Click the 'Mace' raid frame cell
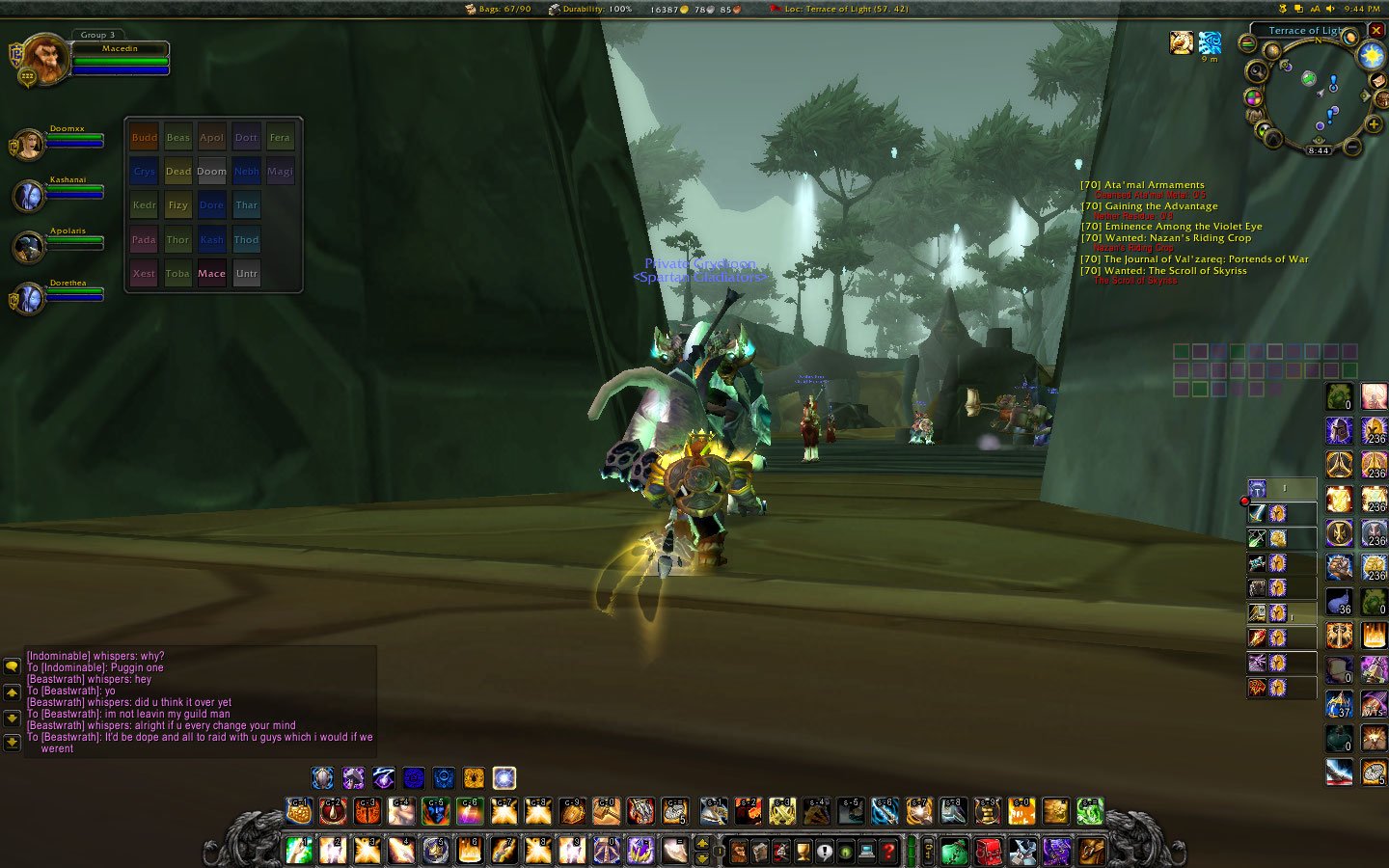The height and width of the screenshot is (868, 1389). point(211,273)
